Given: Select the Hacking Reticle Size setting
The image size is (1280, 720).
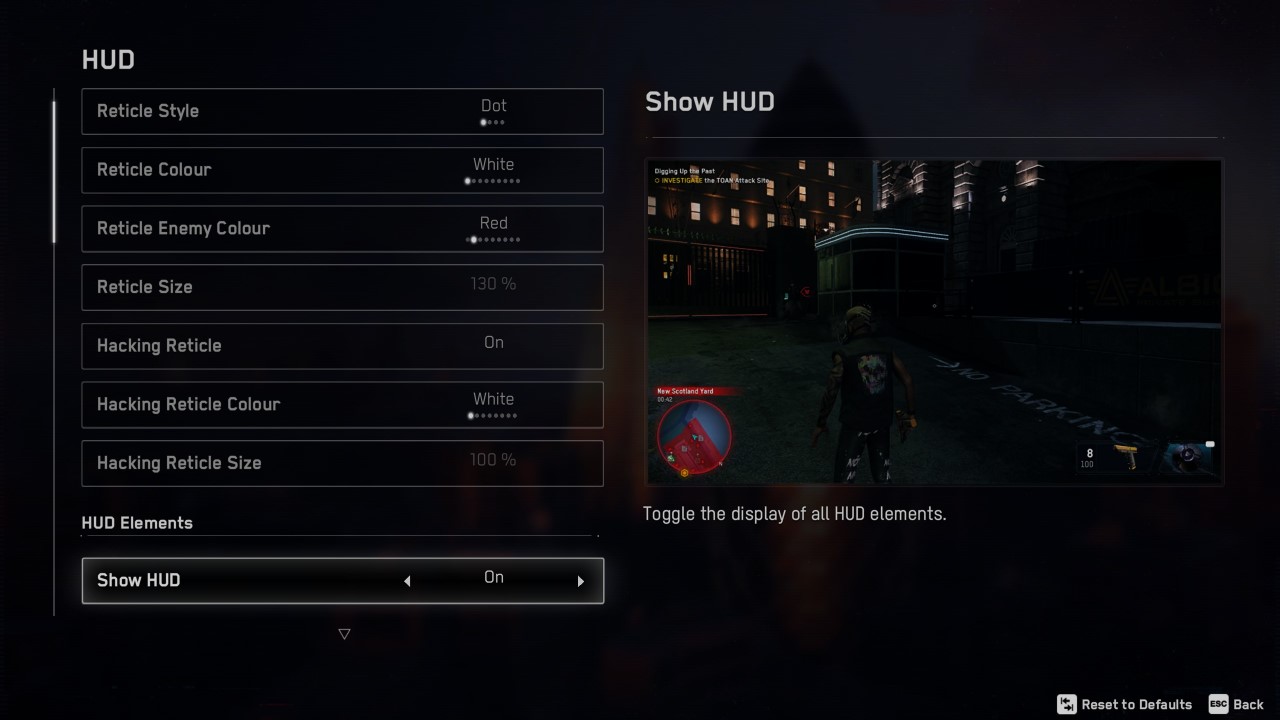Looking at the screenshot, I should [342, 463].
